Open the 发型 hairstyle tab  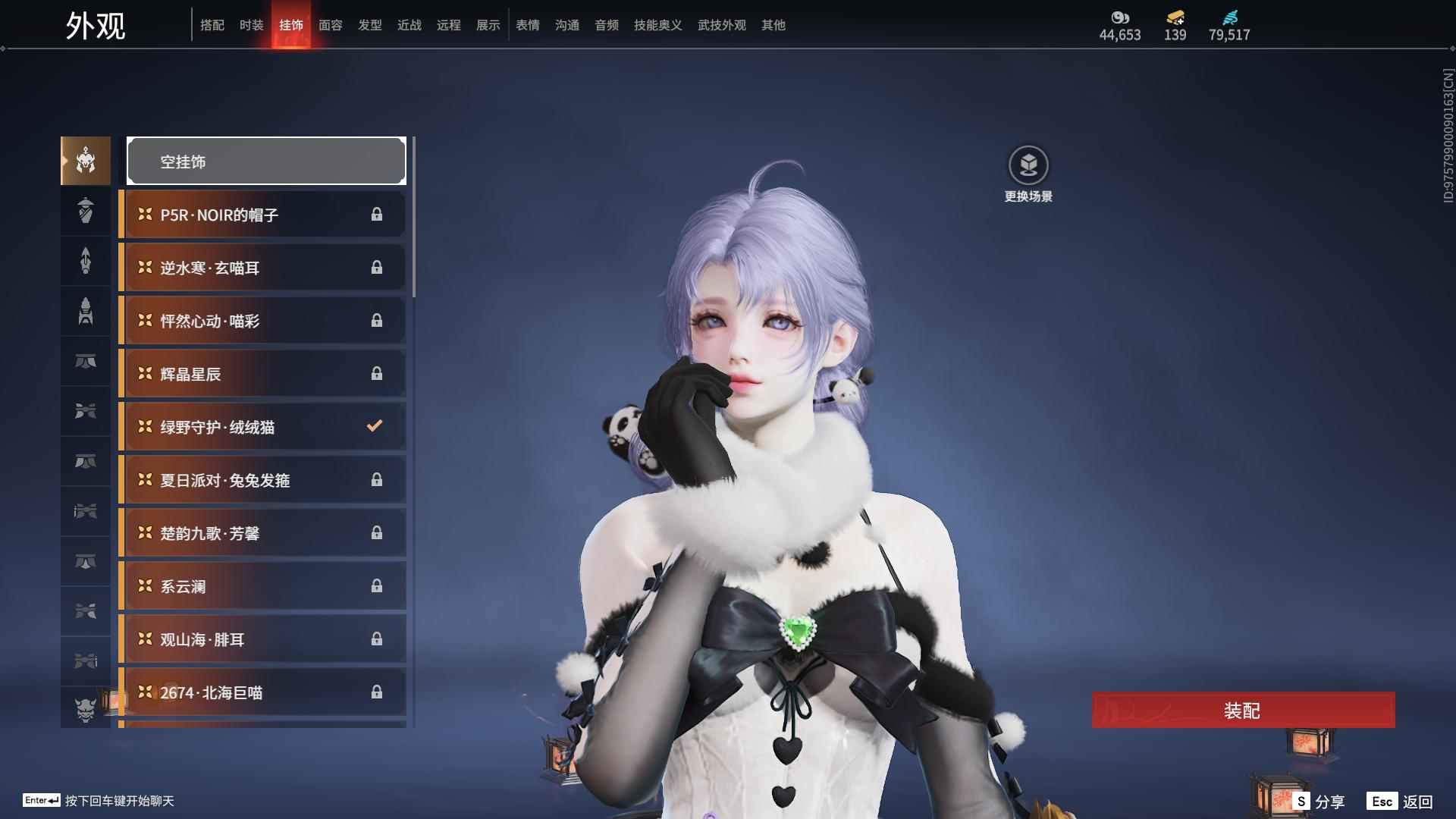[x=370, y=25]
